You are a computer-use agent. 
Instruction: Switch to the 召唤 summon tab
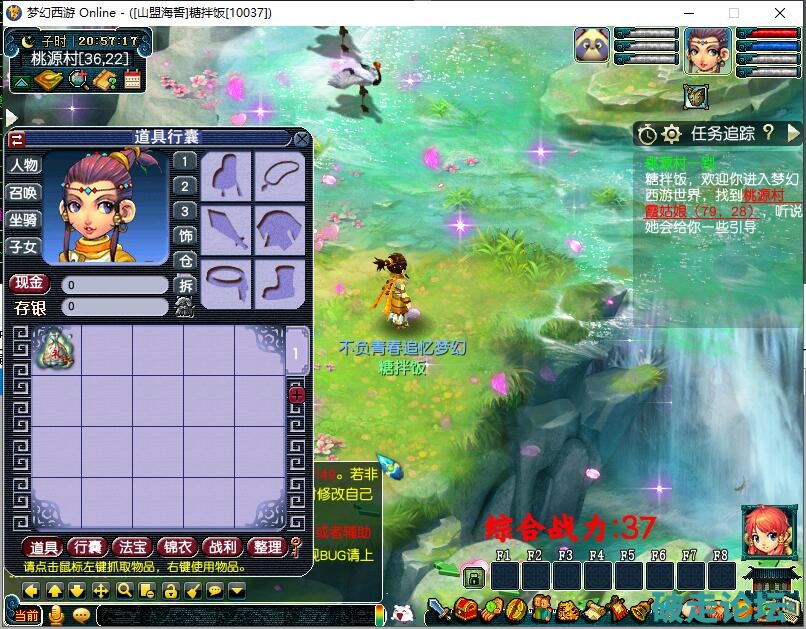click(24, 192)
